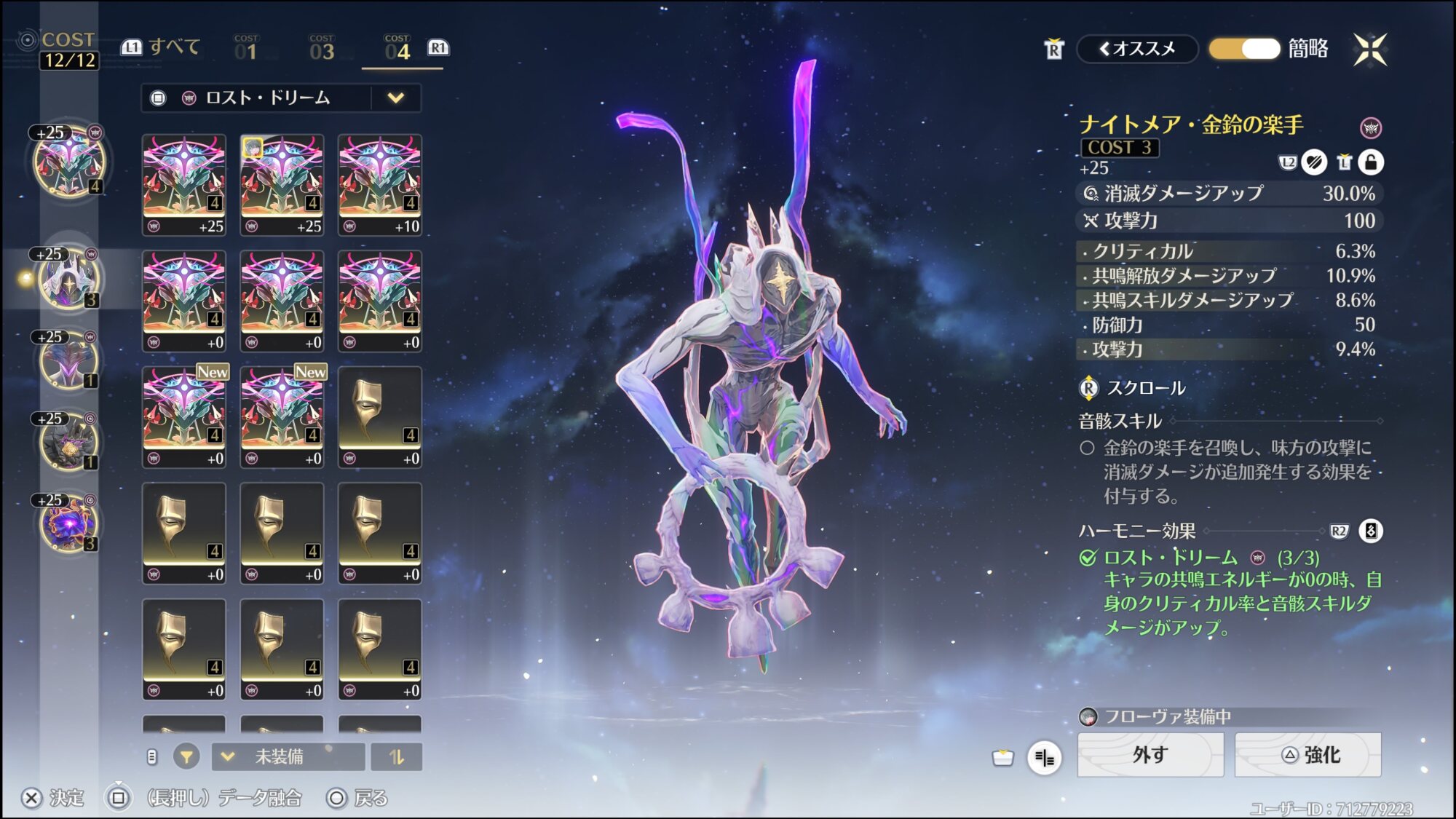Close the echo screen with the X icon
This screenshot has width=1456, height=819.
(x=1370, y=50)
